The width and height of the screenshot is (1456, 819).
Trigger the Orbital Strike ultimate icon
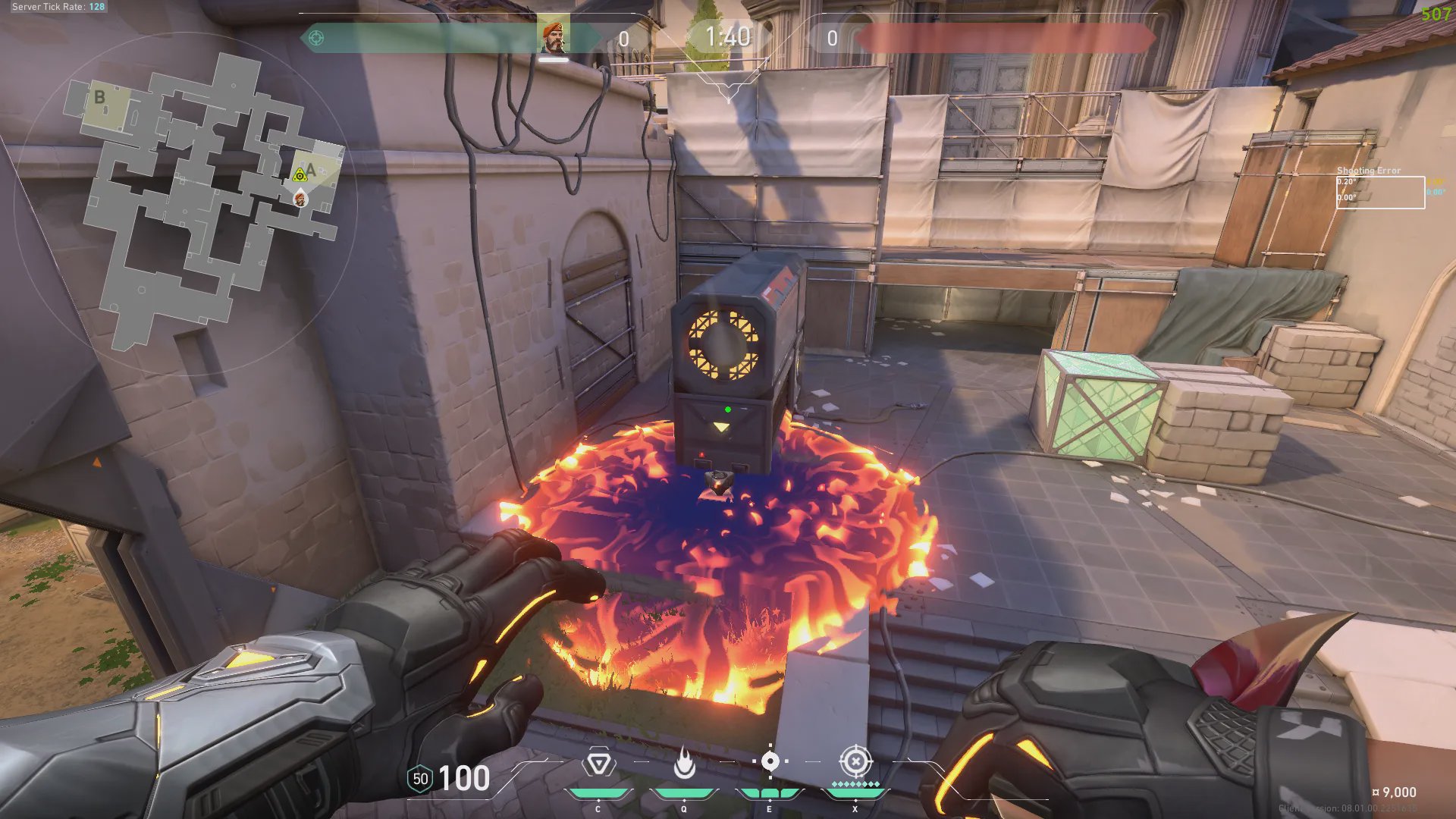coord(855,761)
